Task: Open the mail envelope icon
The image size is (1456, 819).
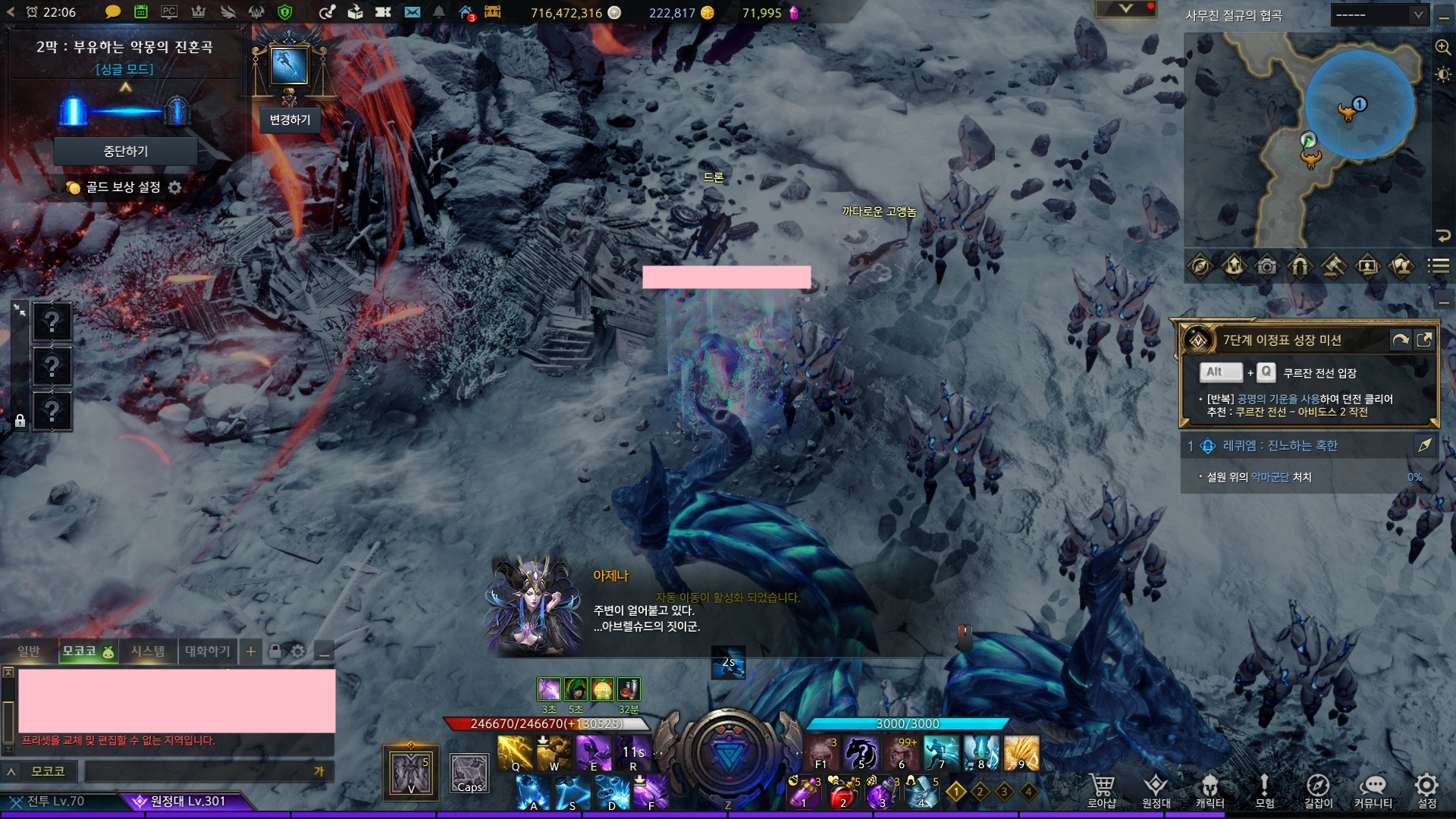Action: 412,12
